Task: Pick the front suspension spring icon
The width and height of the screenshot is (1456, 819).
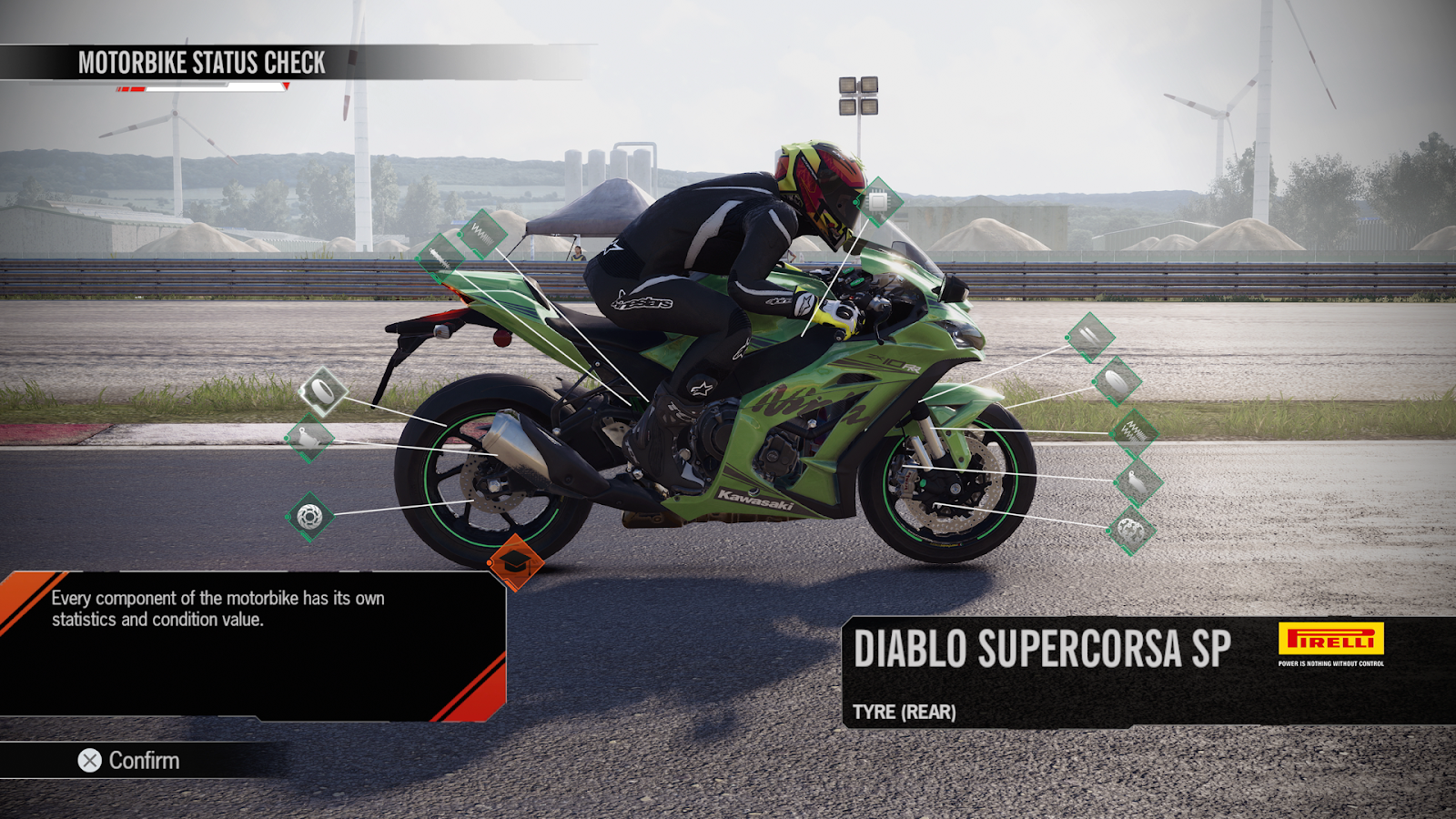Action: point(1133,432)
